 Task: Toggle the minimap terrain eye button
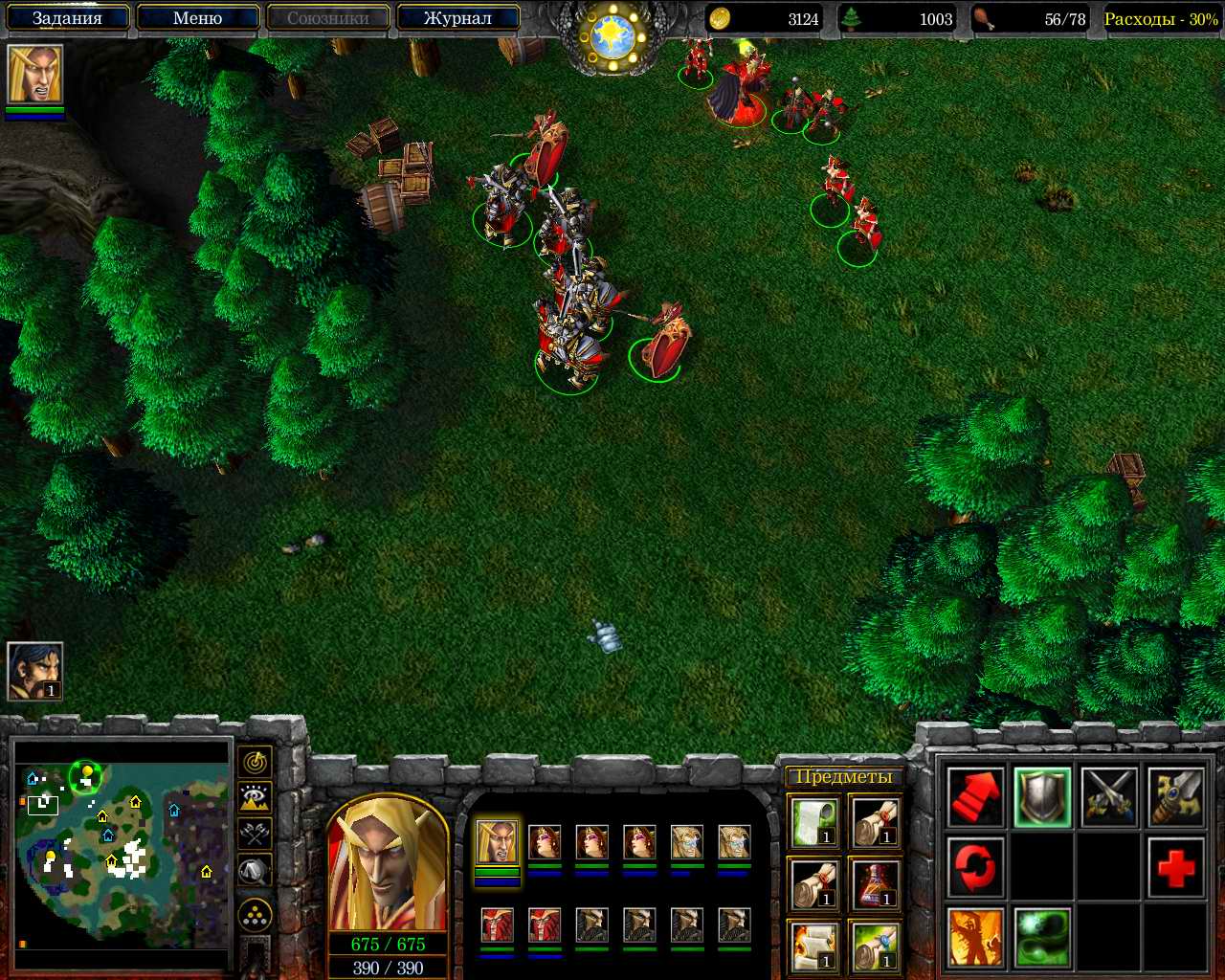tap(255, 797)
